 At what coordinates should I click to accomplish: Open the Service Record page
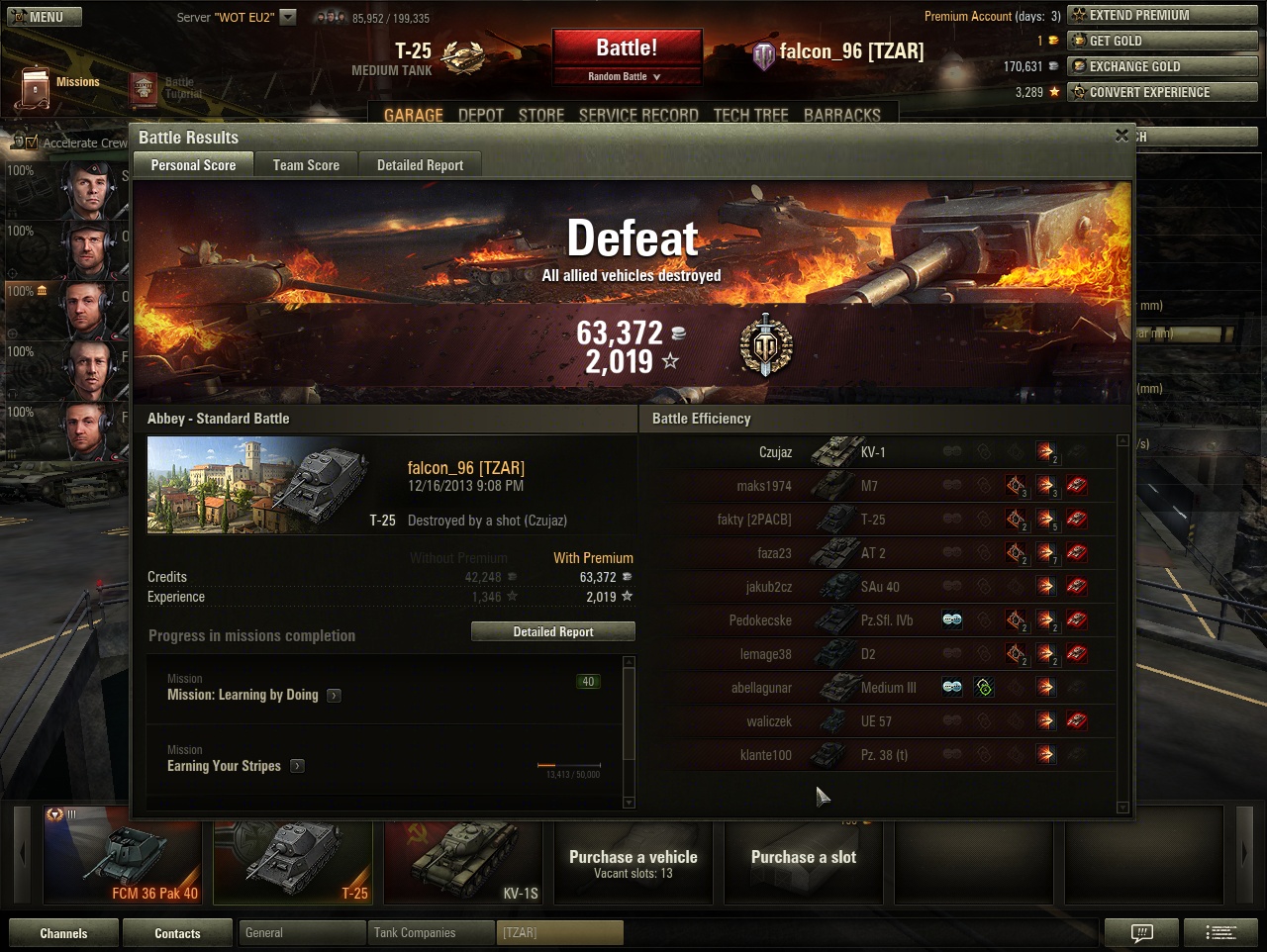click(x=638, y=115)
